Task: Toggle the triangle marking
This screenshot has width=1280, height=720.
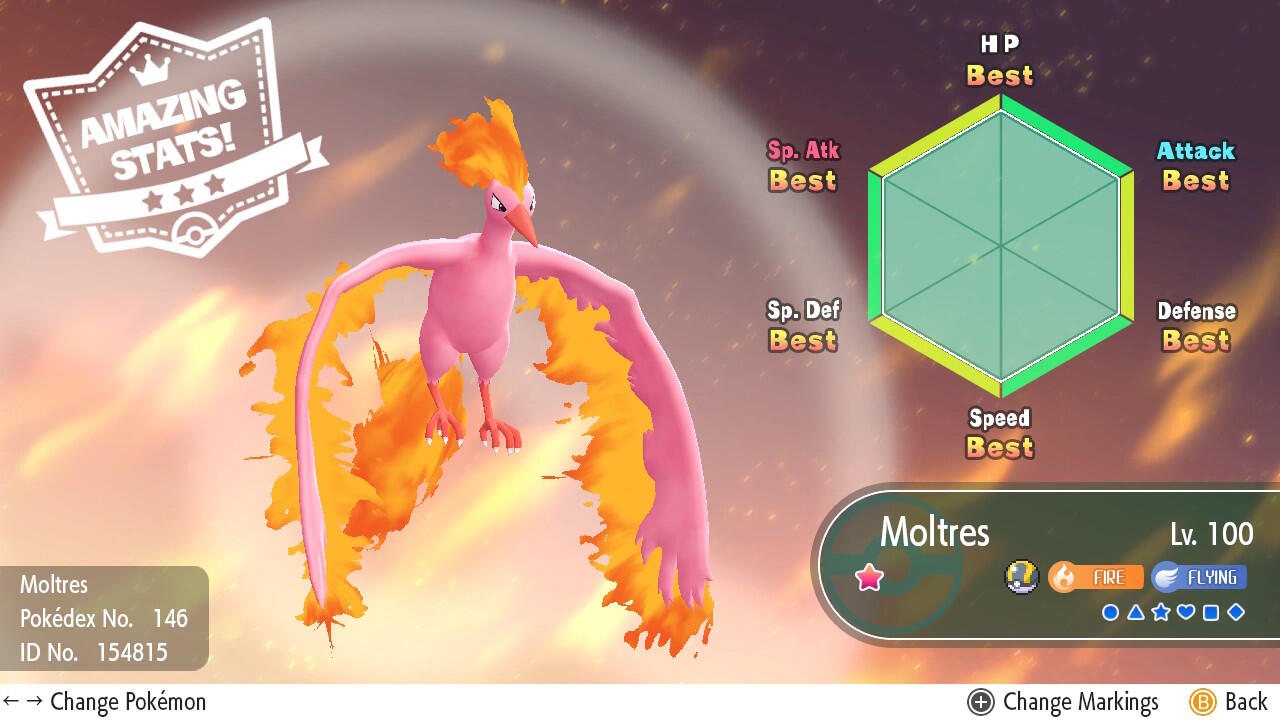Action: [1136, 611]
